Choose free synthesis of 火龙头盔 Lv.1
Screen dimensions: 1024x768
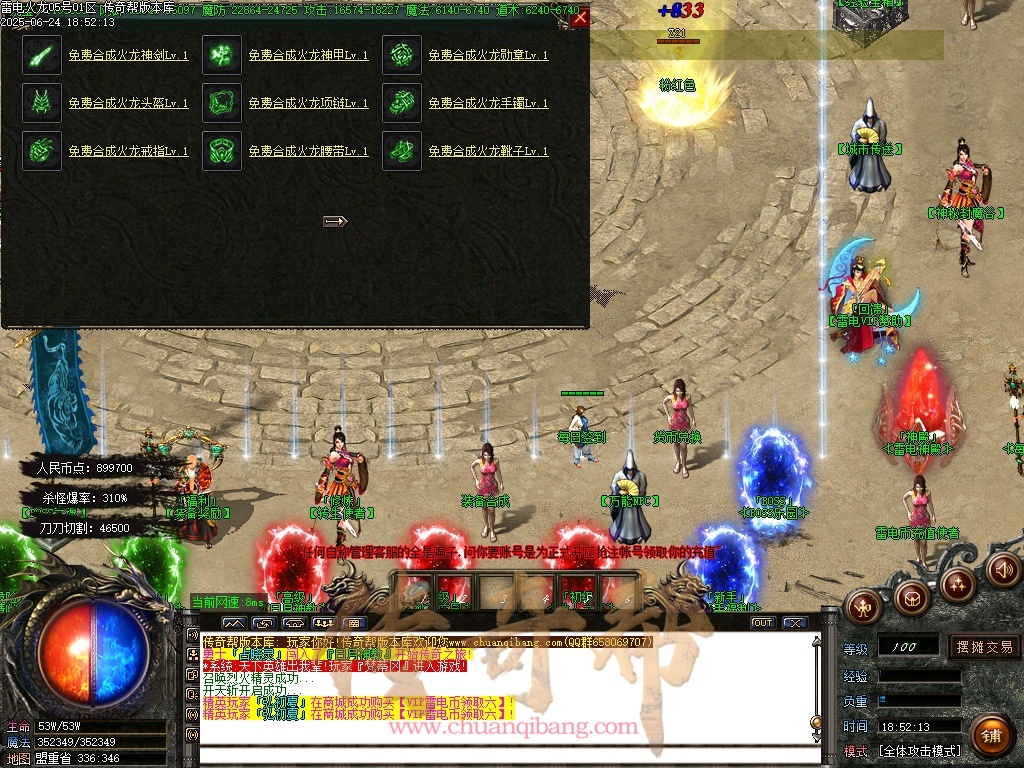click(128, 103)
